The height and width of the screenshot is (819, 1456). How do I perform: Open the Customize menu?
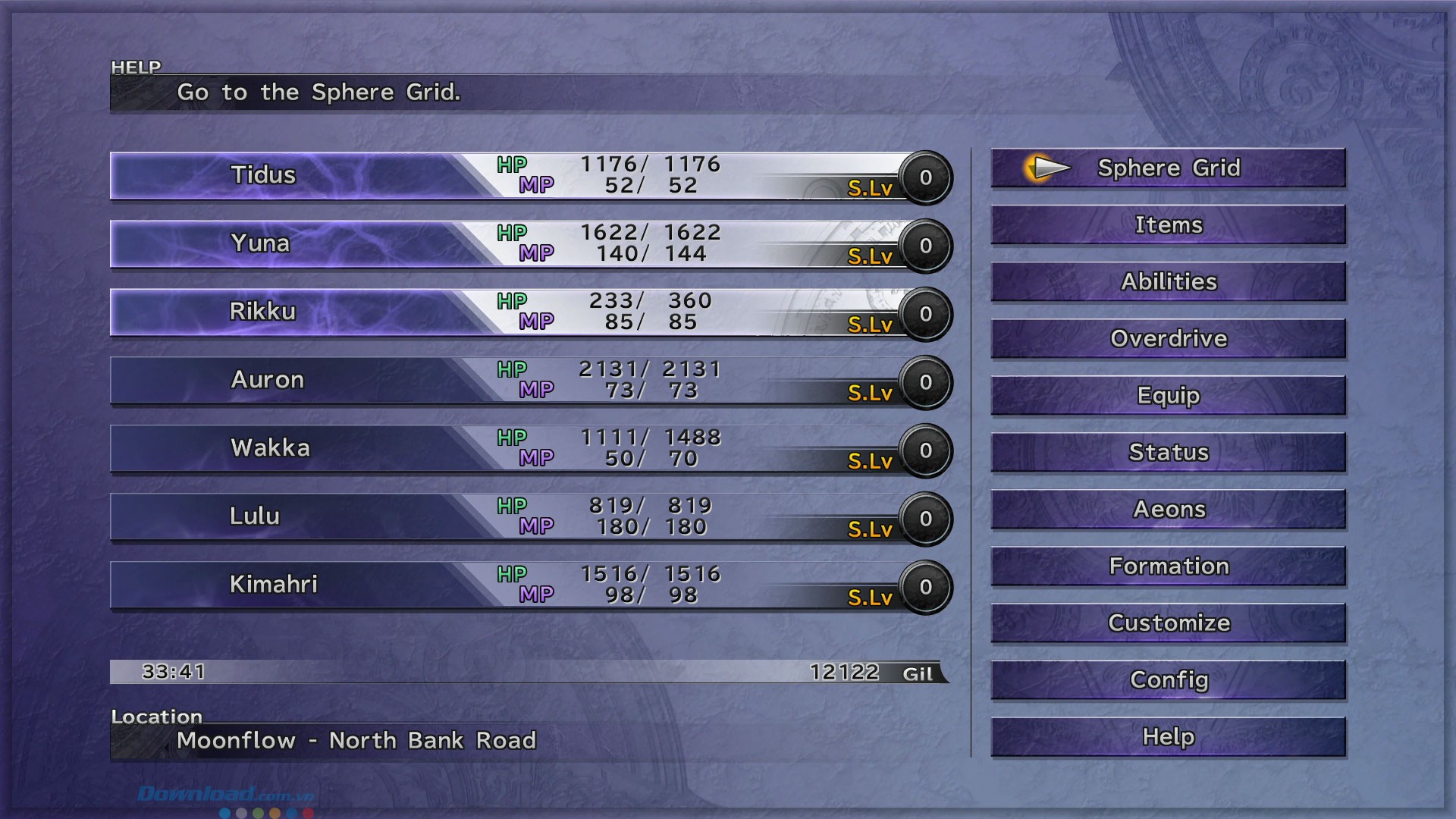tap(1168, 623)
